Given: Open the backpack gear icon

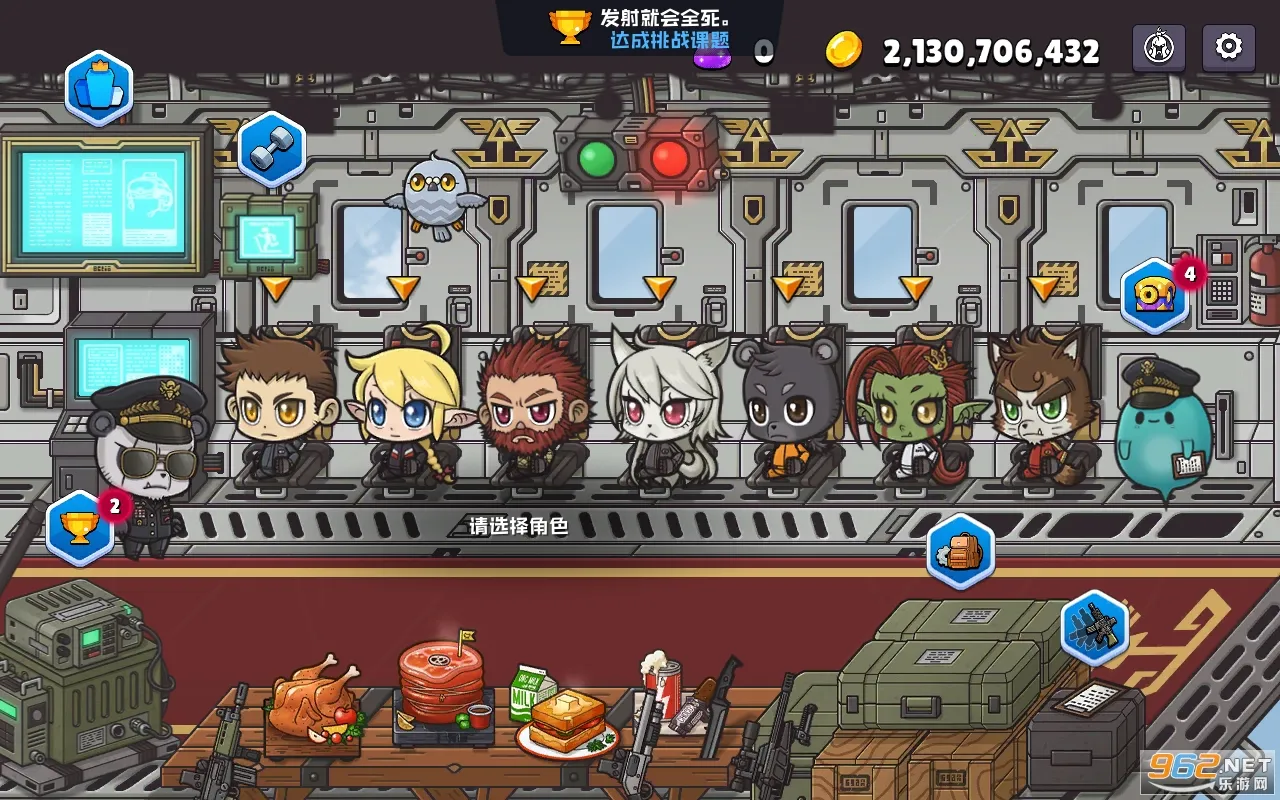Looking at the screenshot, I should click(x=960, y=551).
